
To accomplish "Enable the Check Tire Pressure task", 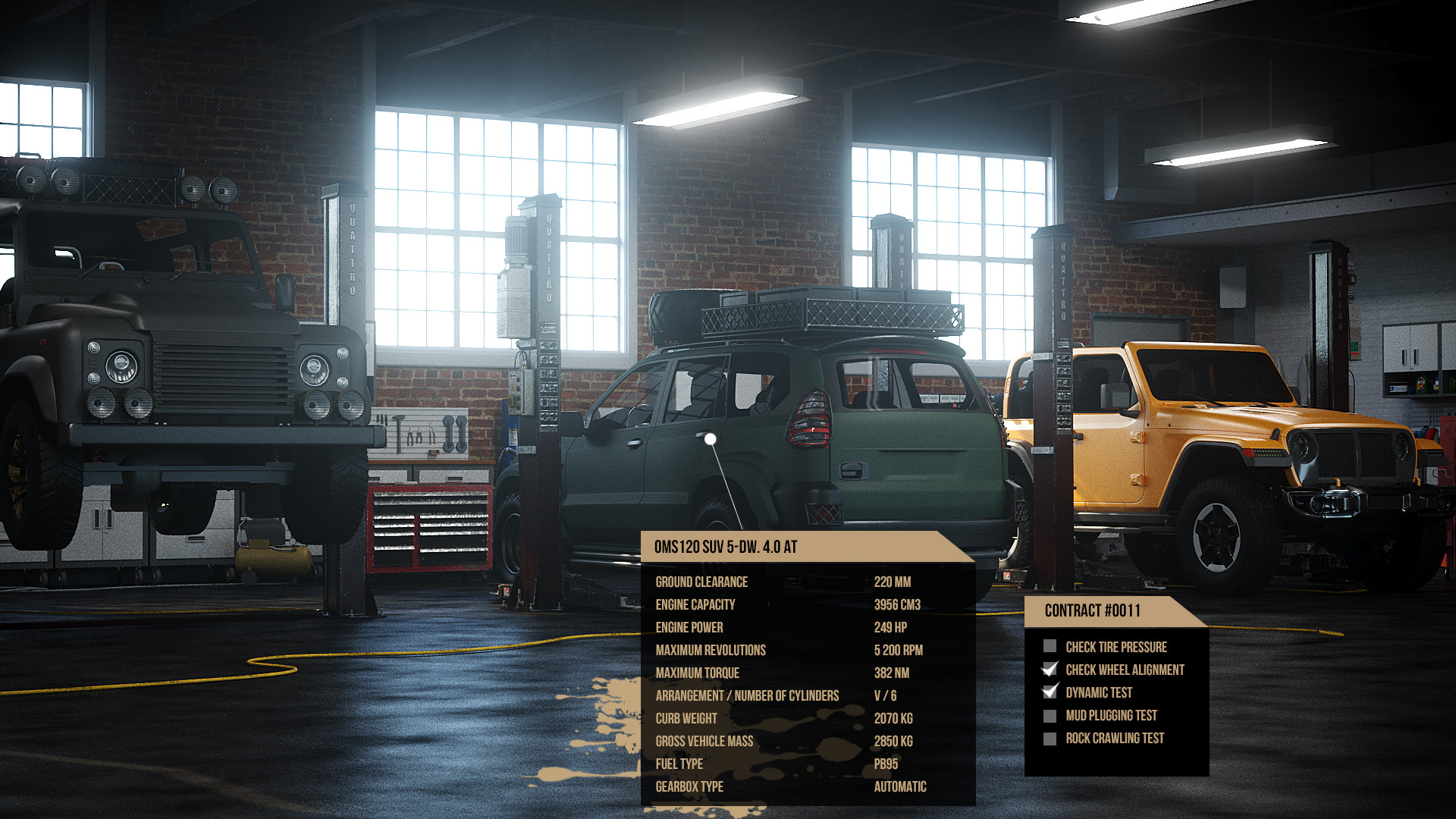I will (x=1050, y=646).
